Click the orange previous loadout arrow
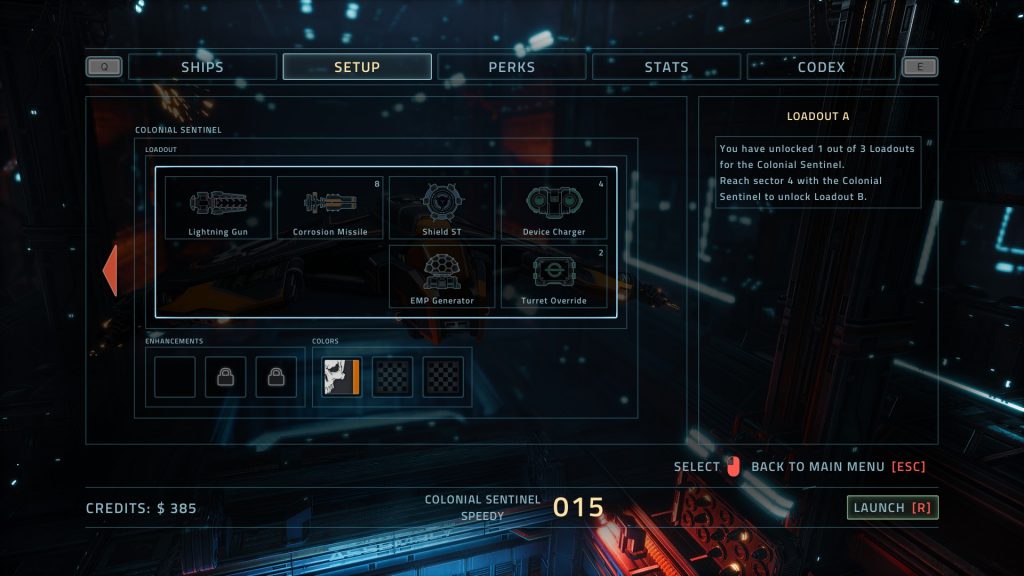1024x576 pixels. click(110, 271)
